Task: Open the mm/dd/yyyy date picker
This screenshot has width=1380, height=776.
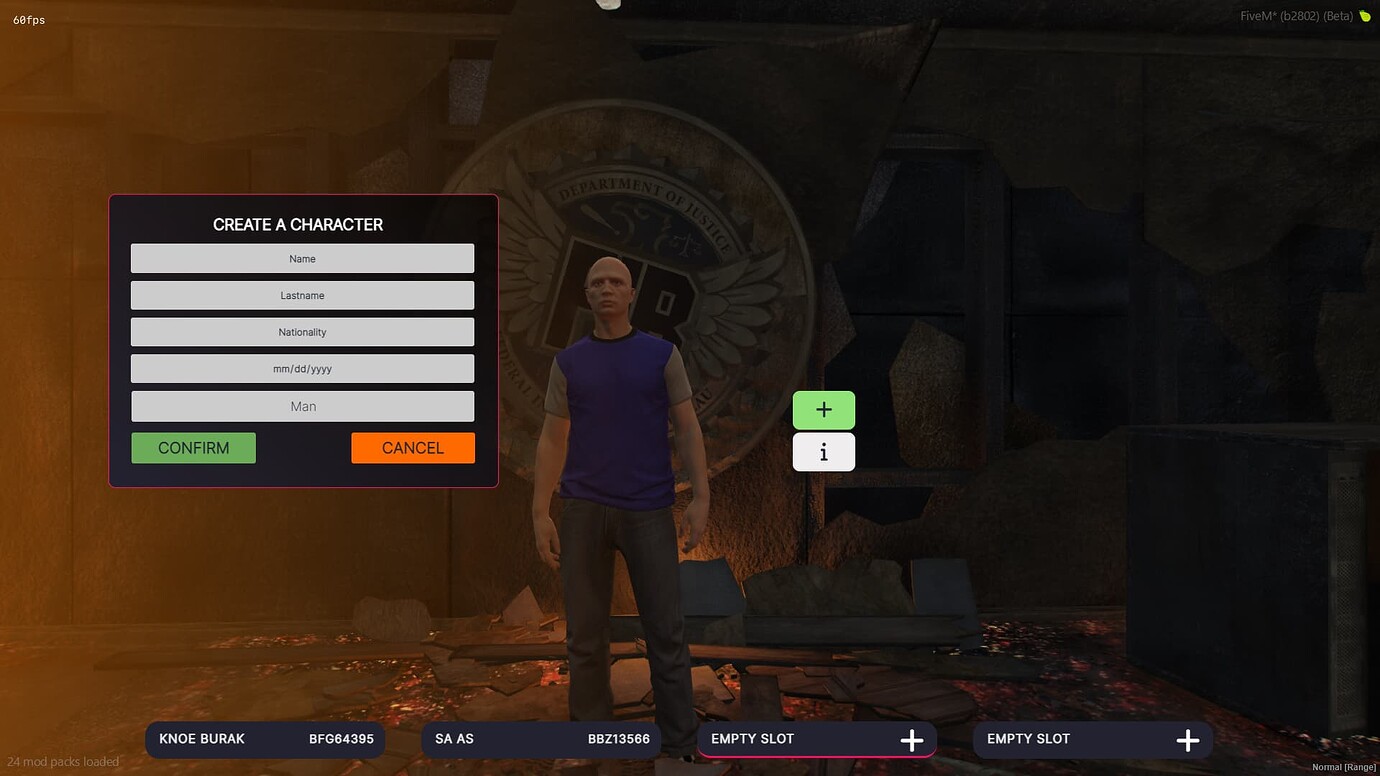Action: pos(302,368)
